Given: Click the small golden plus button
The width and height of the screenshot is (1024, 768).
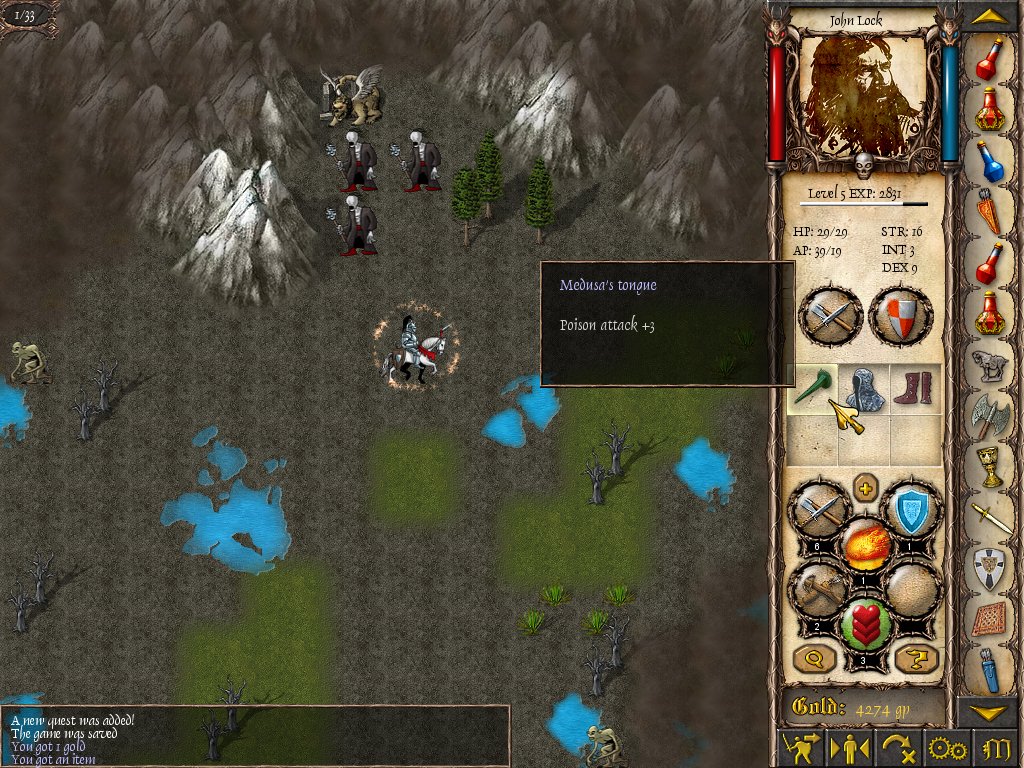Looking at the screenshot, I should [866, 490].
